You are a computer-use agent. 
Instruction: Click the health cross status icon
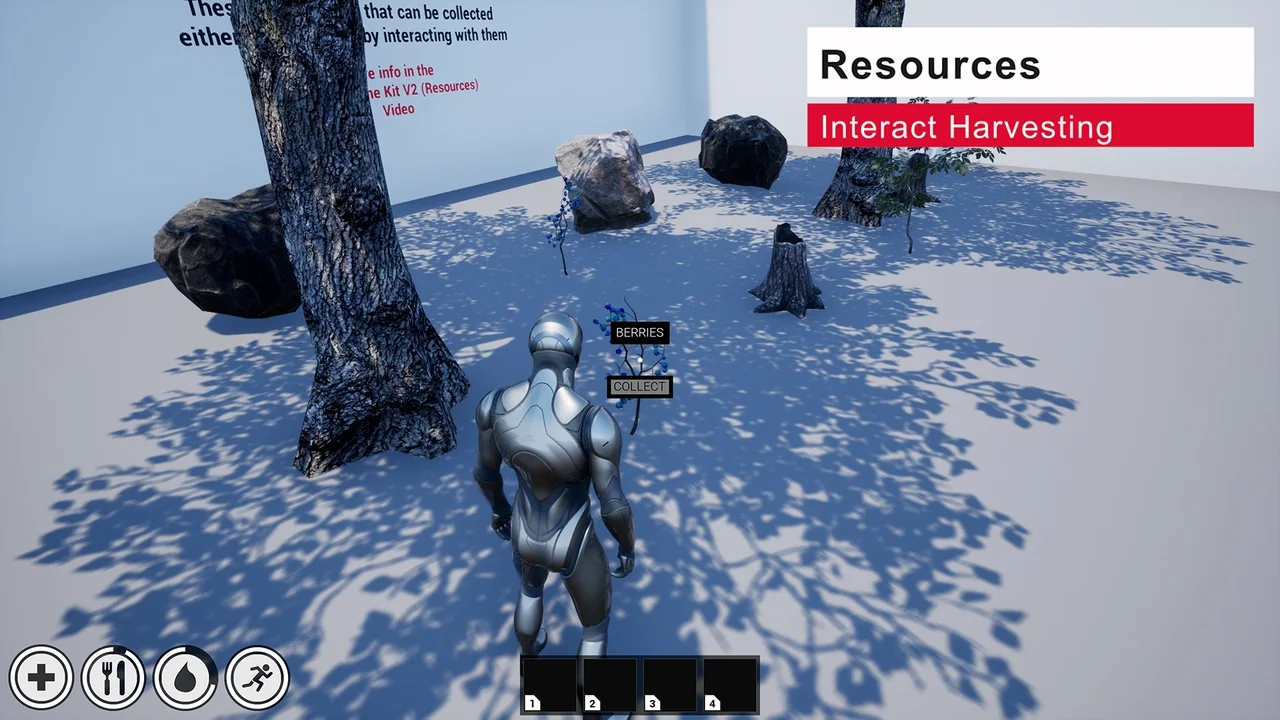click(41, 677)
